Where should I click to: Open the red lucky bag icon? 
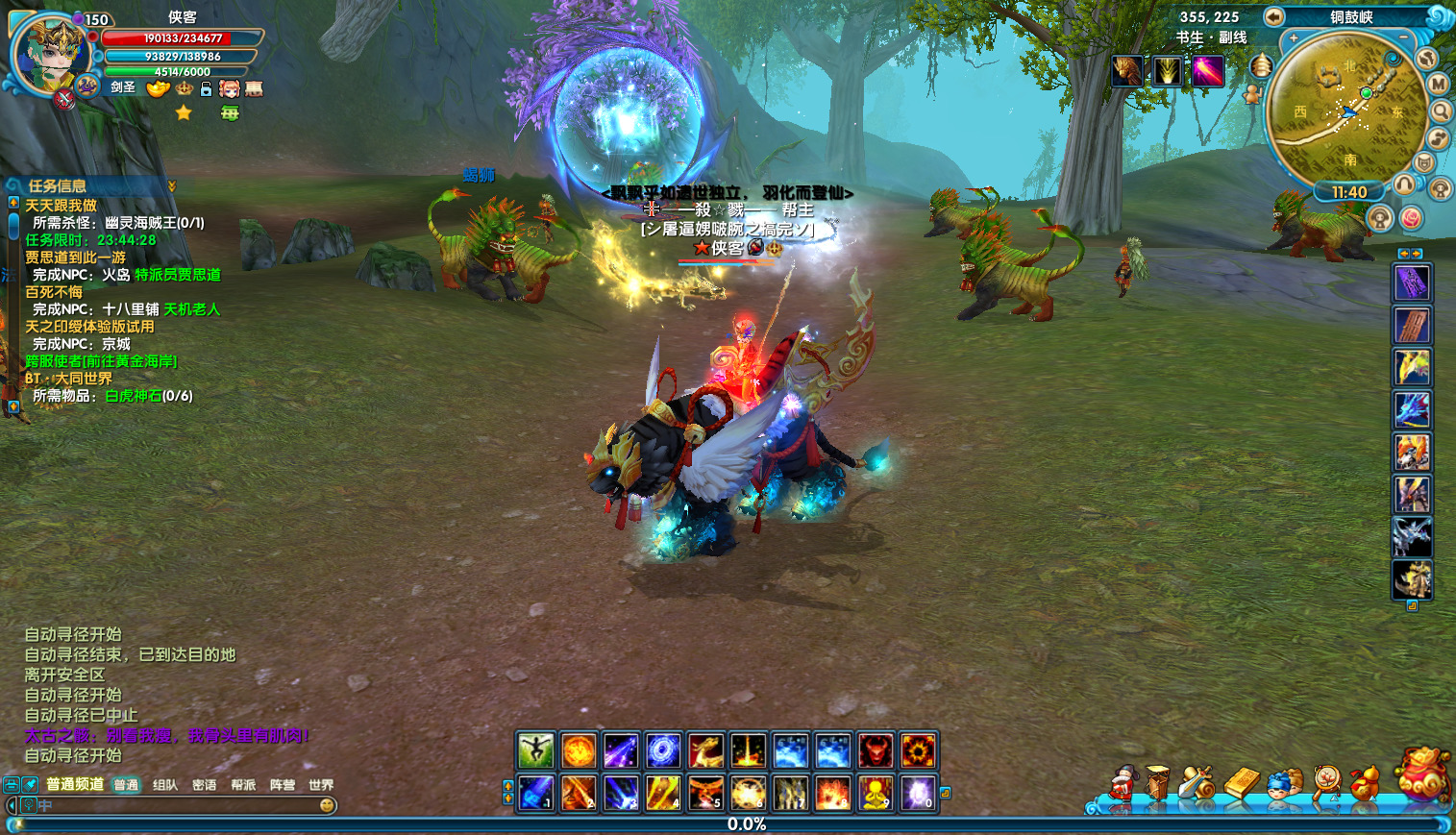click(1423, 774)
